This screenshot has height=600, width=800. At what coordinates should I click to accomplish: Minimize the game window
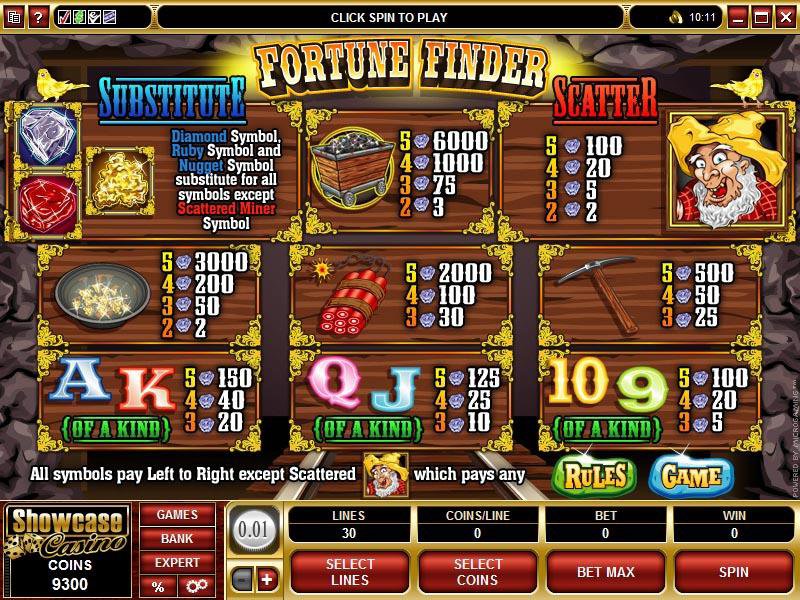pos(741,17)
